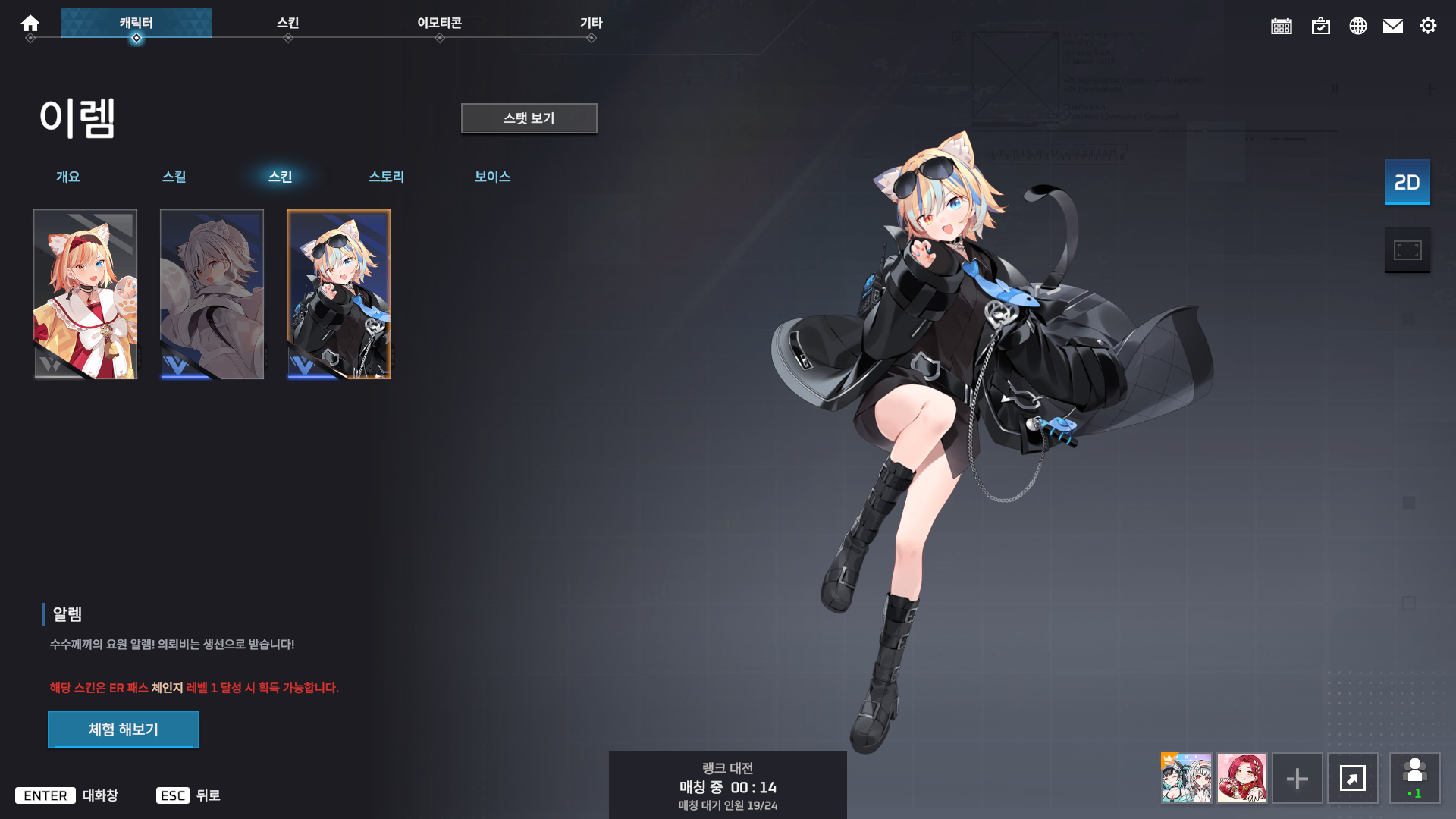Open the mailbox envelope icon
The image size is (1456, 819).
pos(1393,25)
